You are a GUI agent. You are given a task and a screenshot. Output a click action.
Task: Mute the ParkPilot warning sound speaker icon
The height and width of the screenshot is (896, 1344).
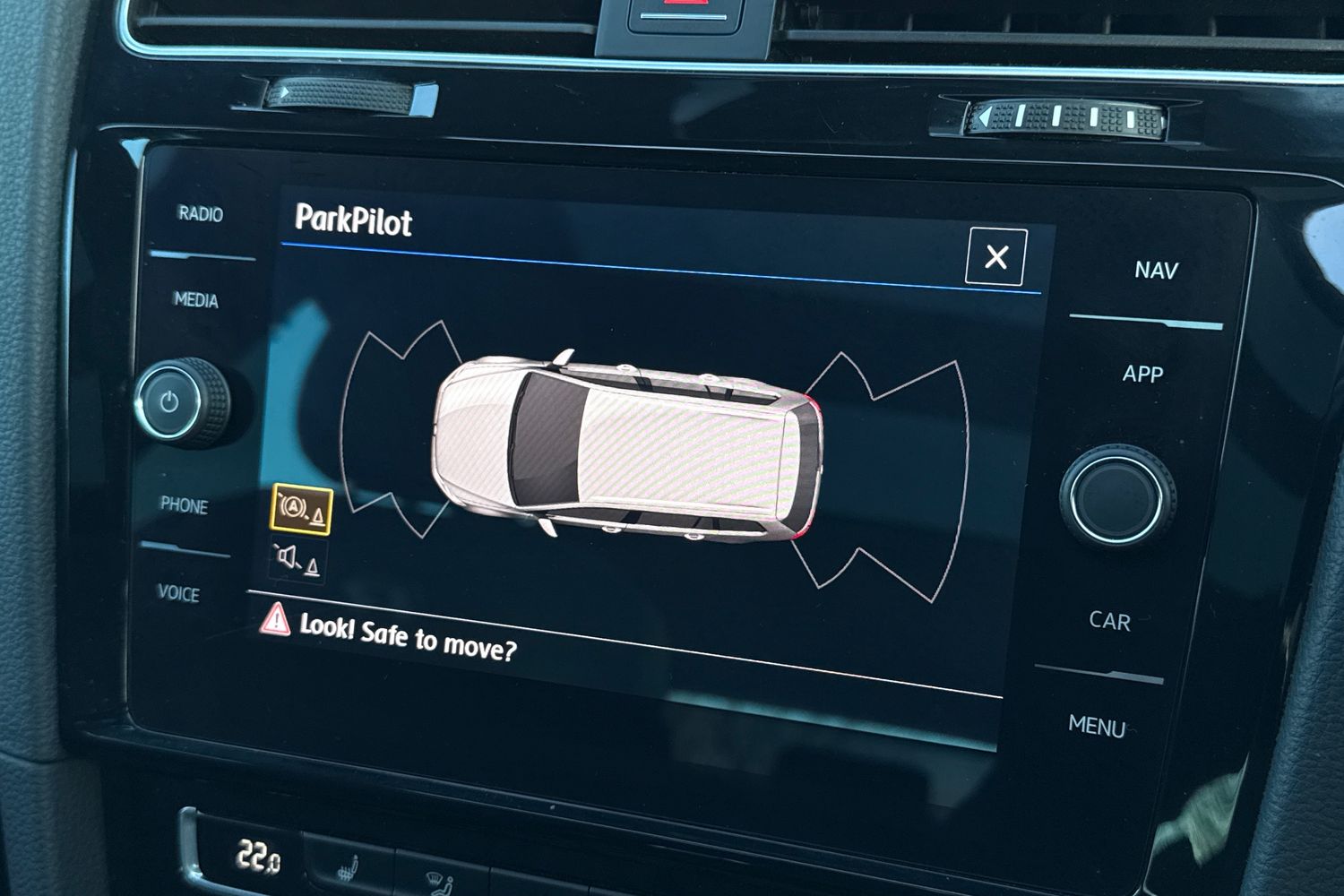point(297,560)
